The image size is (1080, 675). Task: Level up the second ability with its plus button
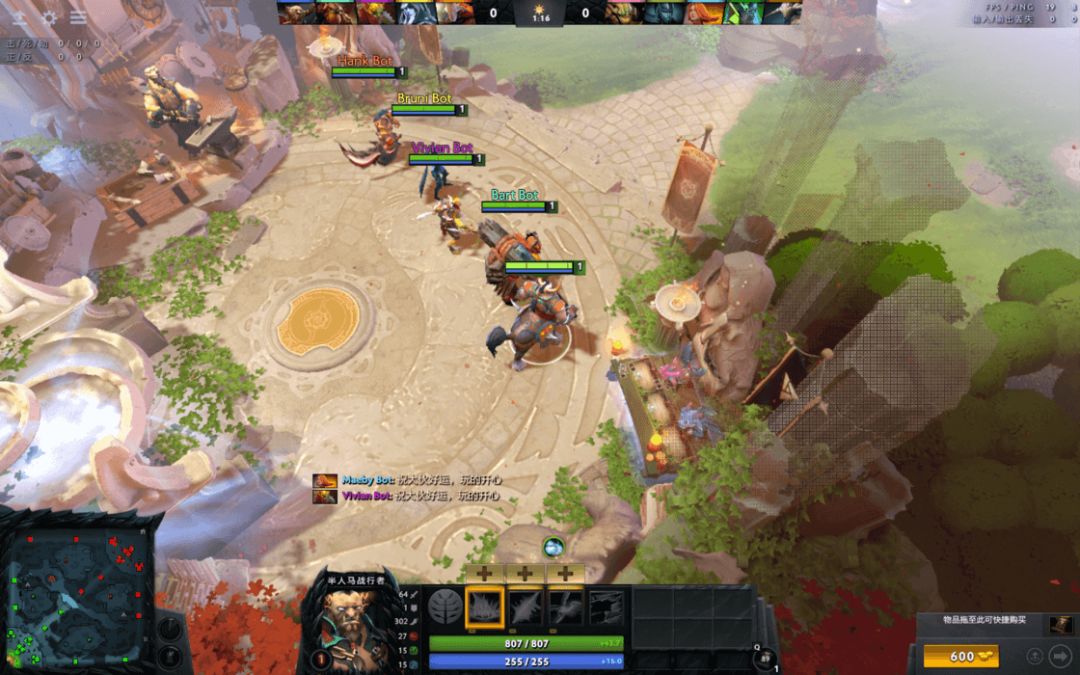click(526, 574)
